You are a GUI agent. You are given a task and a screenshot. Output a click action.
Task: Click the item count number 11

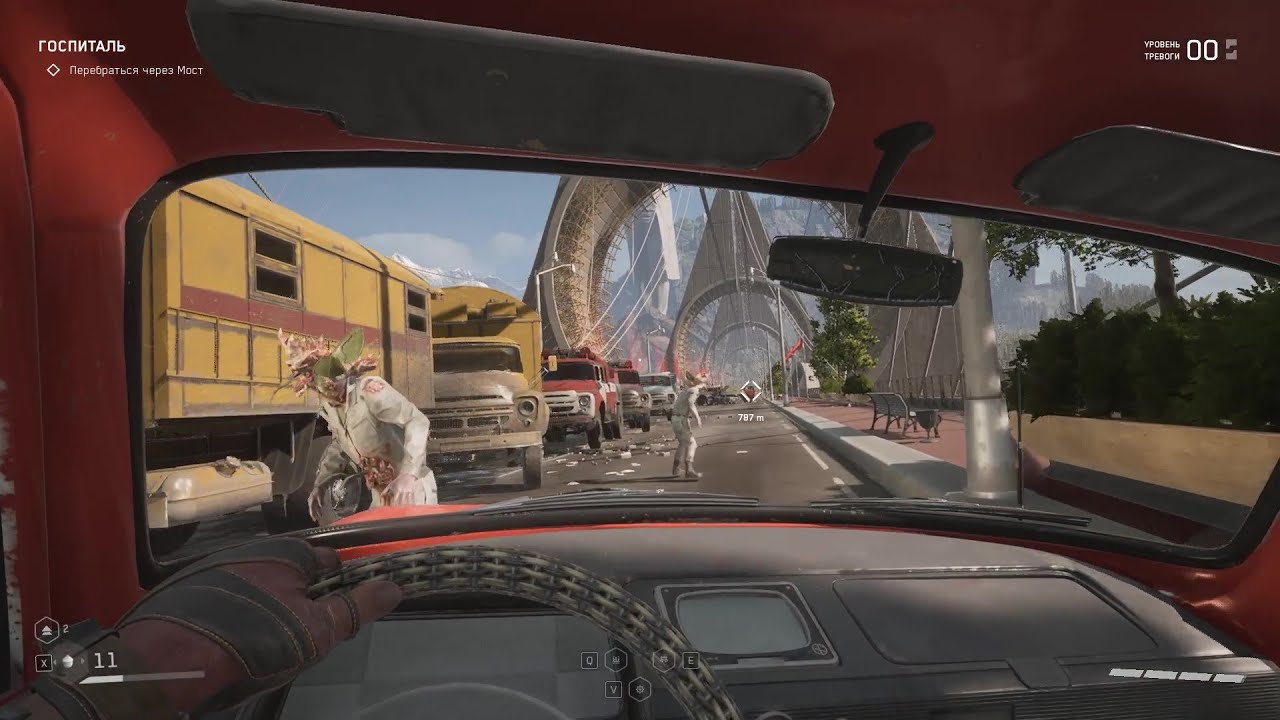coord(106,660)
